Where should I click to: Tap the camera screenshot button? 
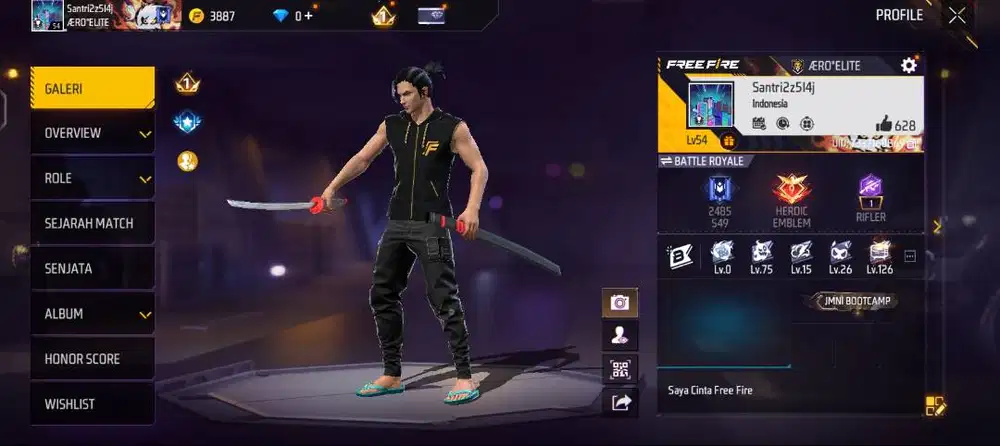620,302
